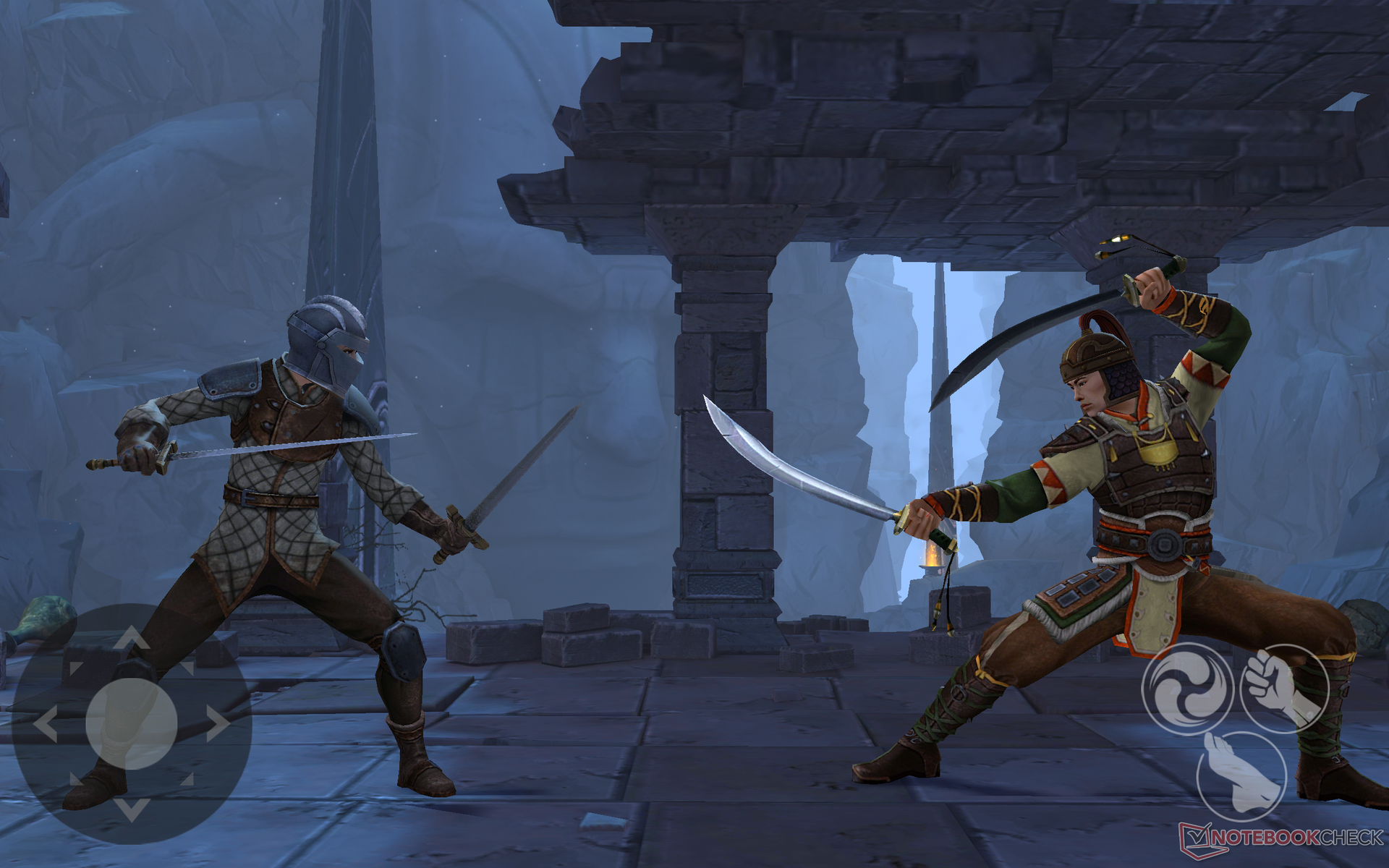
Task: Tap the virtual joystick center knob
Action: pos(132,723)
